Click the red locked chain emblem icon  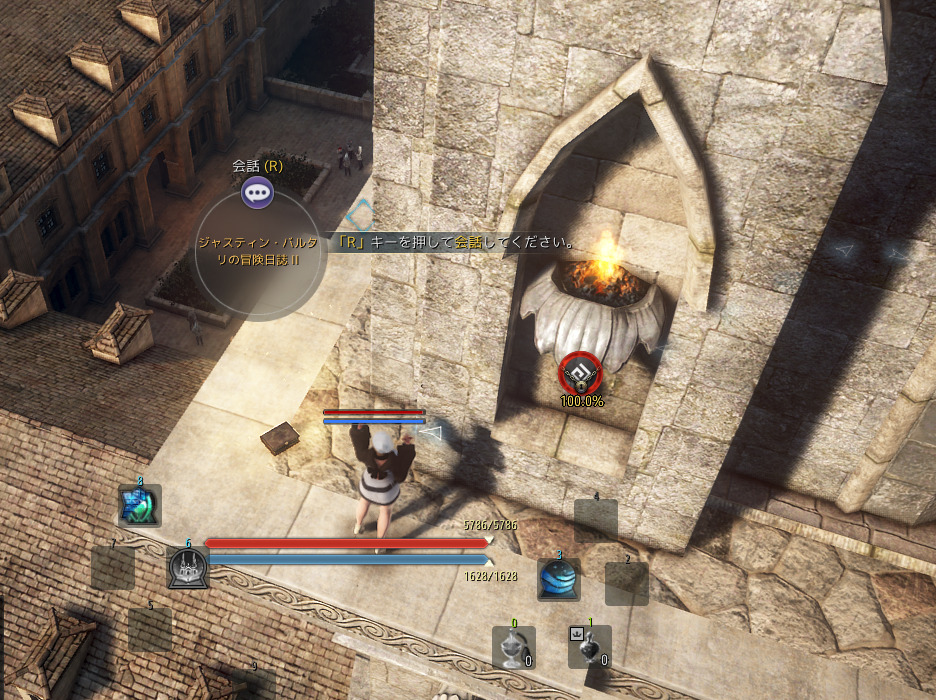(581, 373)
